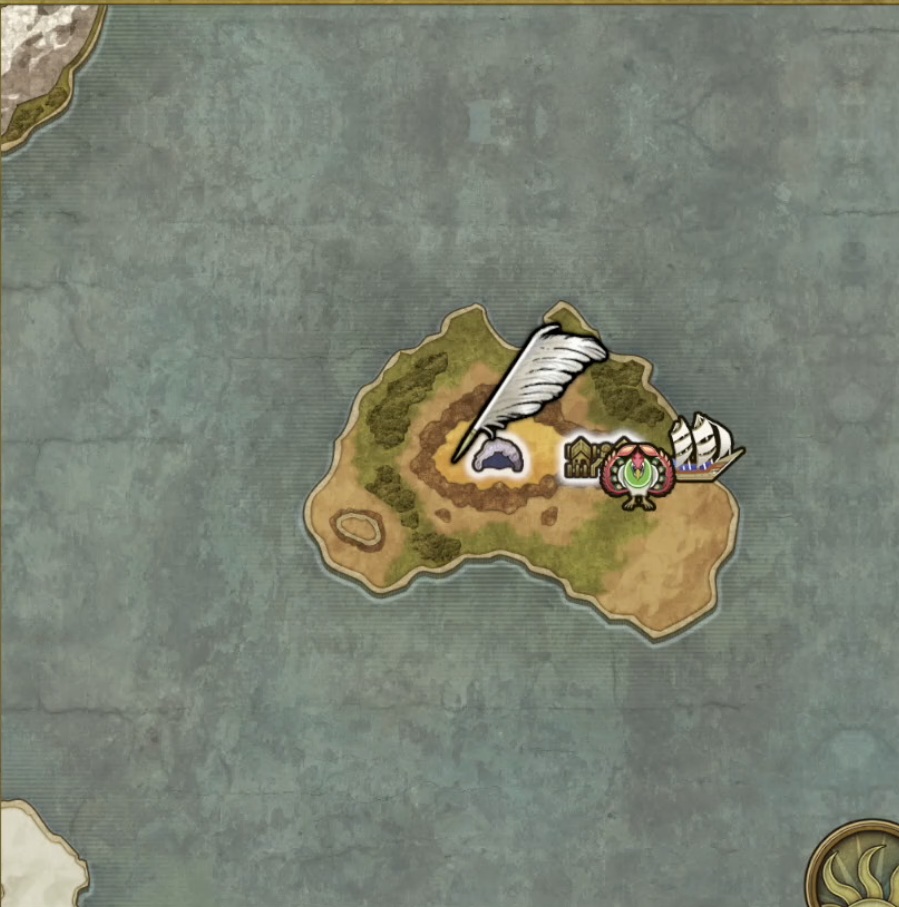The width and height of the screenshot is (899, 907).
Task: Select the cave marker on the island
Action: tap(500, 457)
